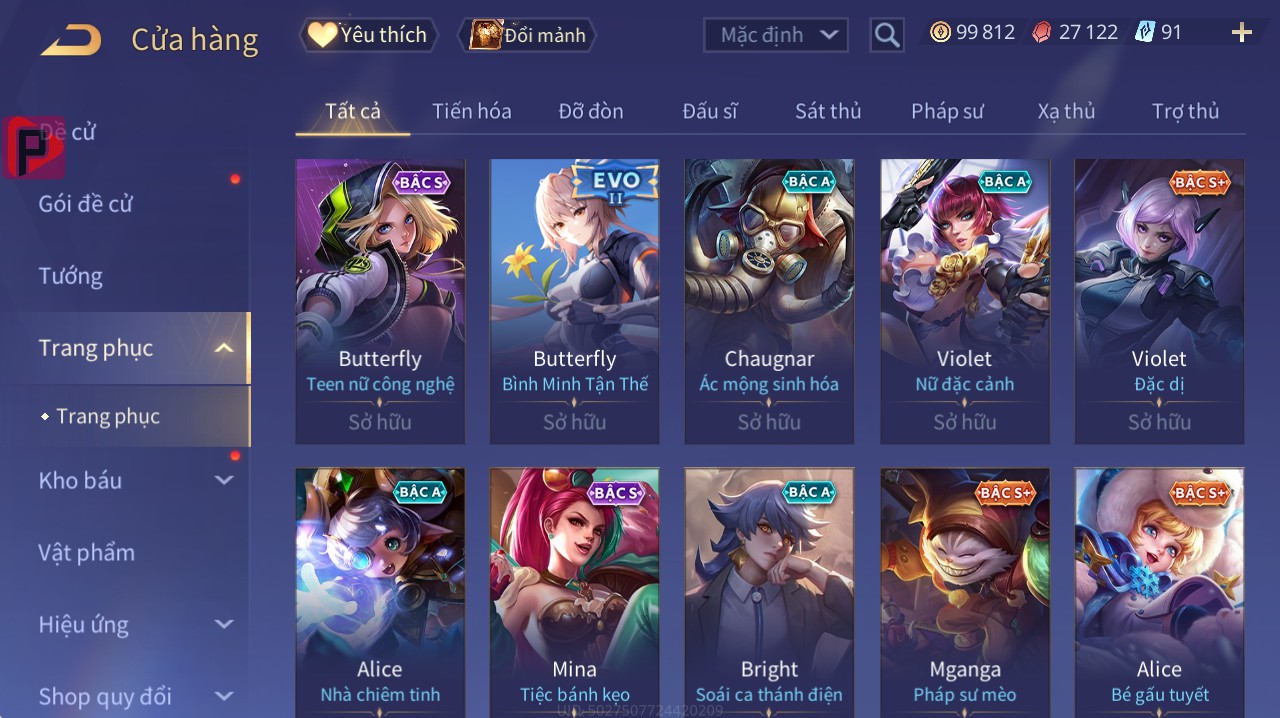
Task: Open the Đổi mảnh exchange
Action: click(527, 35)
